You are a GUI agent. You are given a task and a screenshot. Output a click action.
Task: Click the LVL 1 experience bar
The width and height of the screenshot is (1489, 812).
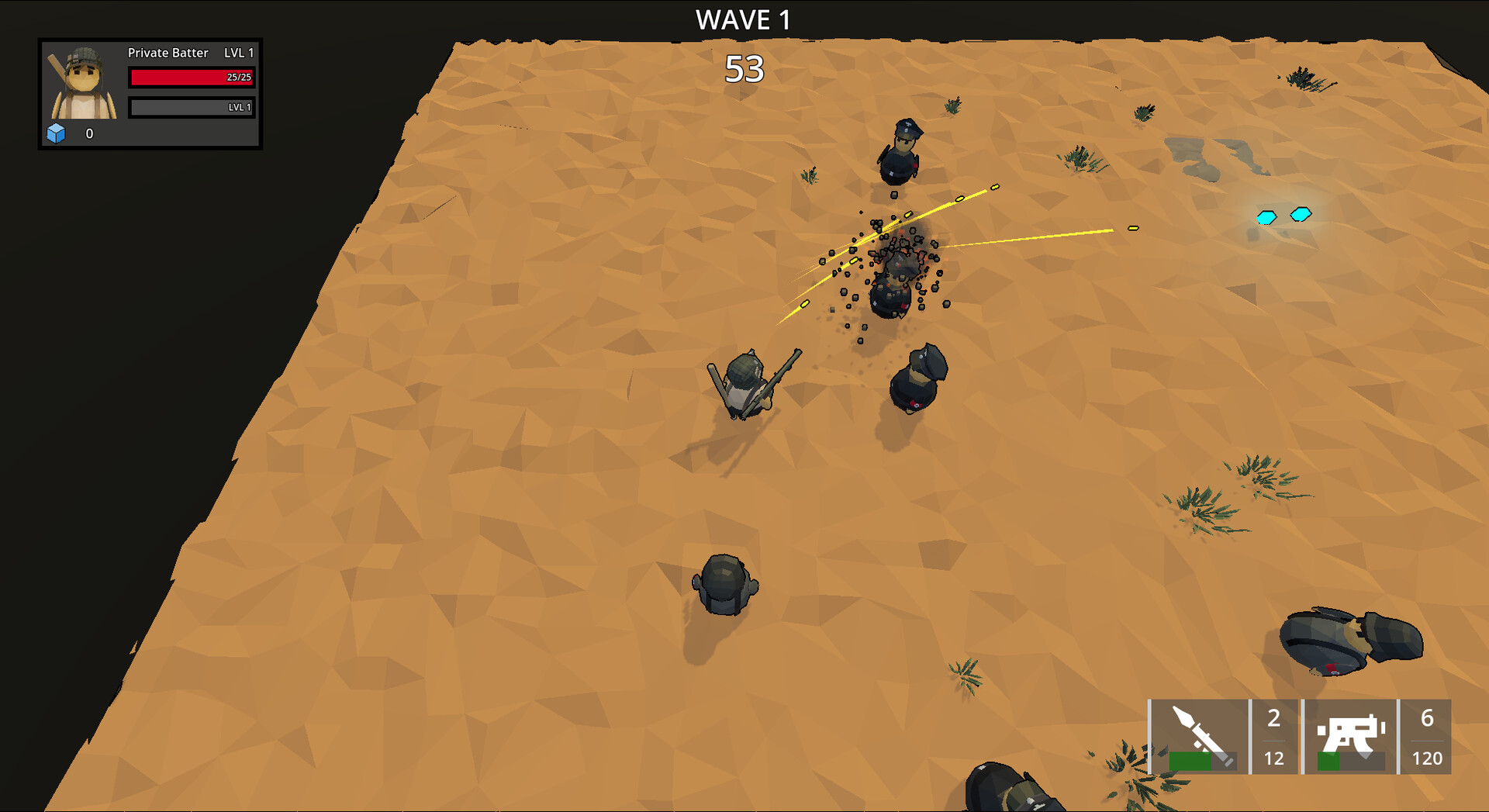pos(191,109)
